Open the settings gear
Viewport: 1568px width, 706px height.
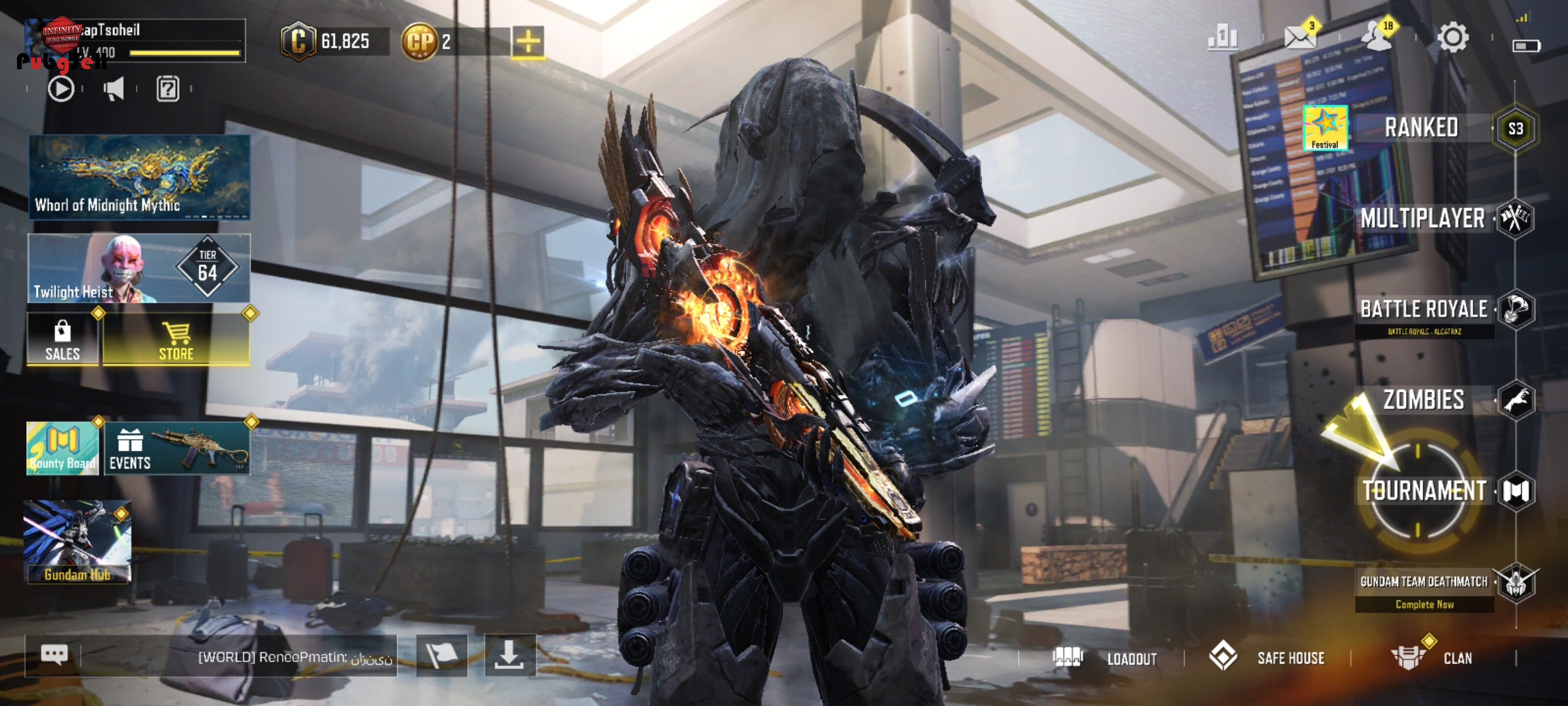point(1453,38)
